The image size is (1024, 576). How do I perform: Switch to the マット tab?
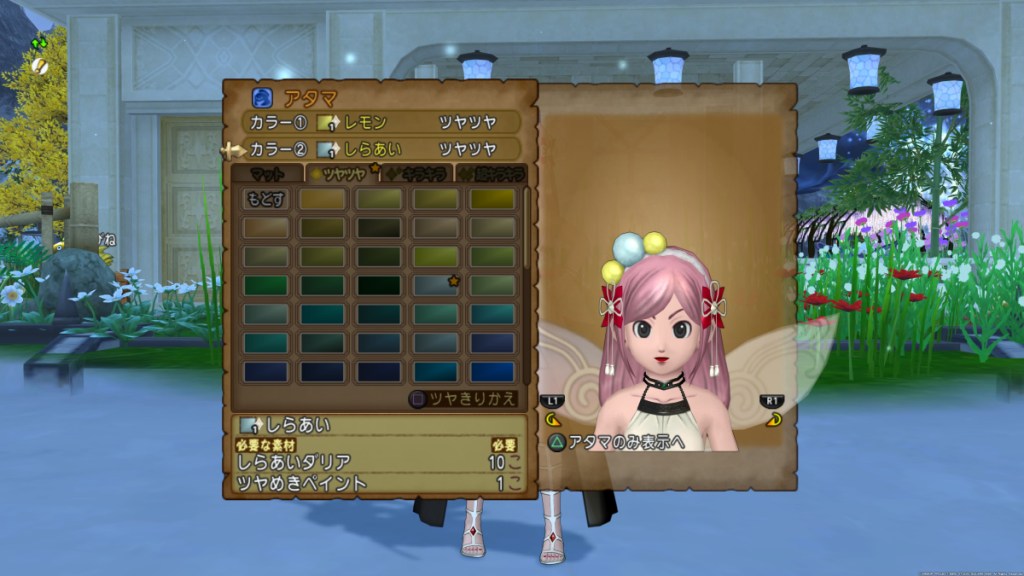tap(266, 174)
